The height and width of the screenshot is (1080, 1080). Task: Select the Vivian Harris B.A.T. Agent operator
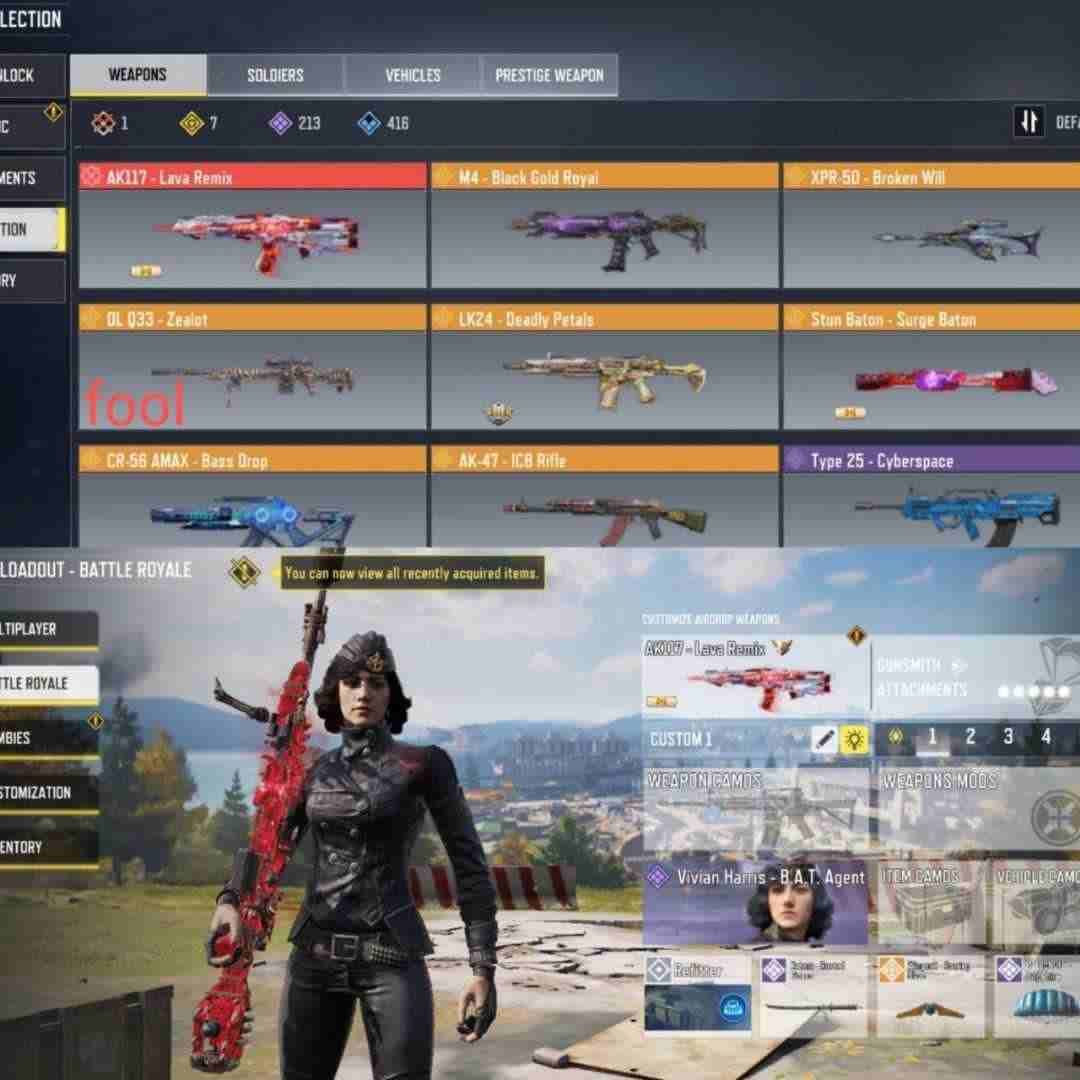pyautogui.click(x=755, y=902)
